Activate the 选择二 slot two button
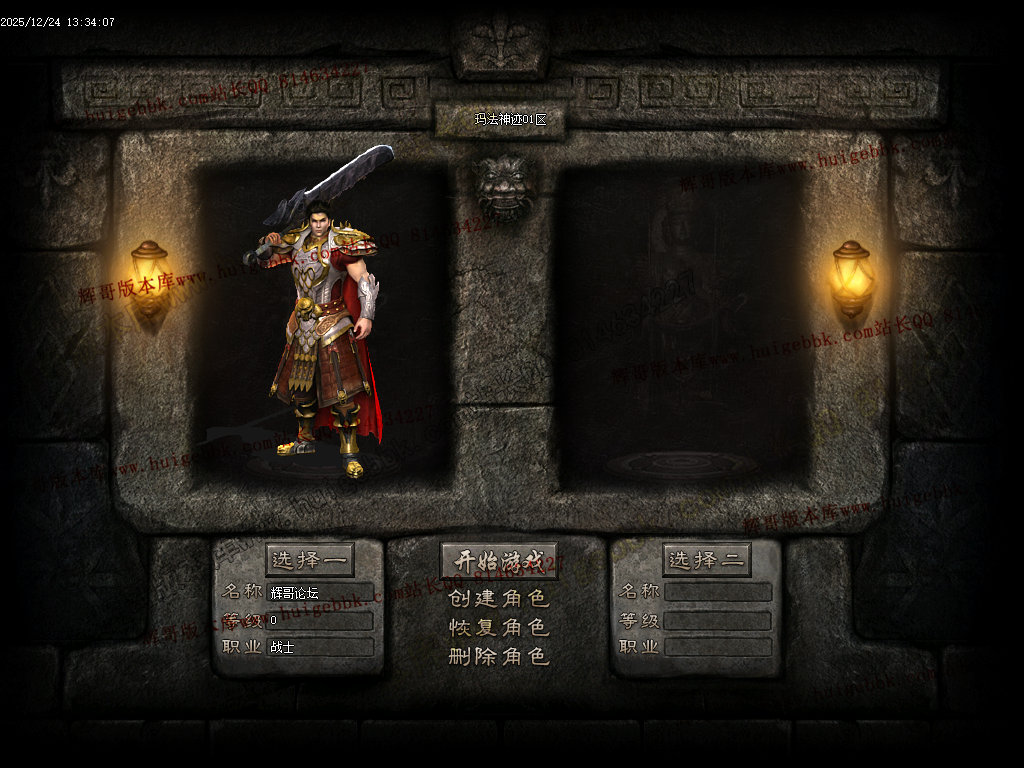This screenshot has height=768, width=1024. coord(706,560)
